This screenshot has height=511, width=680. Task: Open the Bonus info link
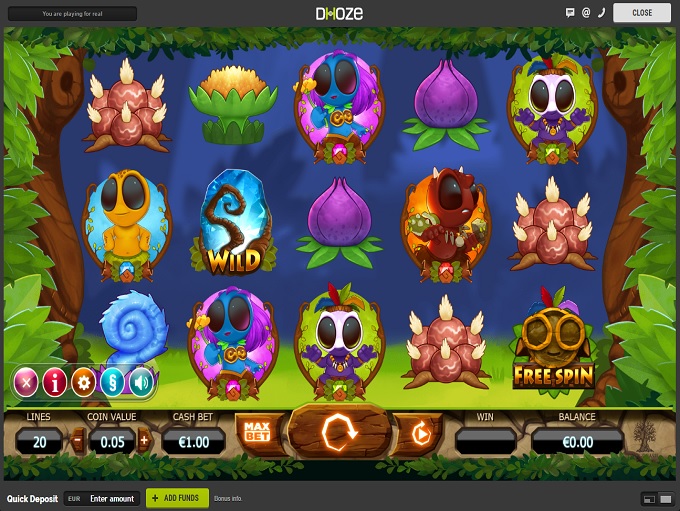(229, 498)
